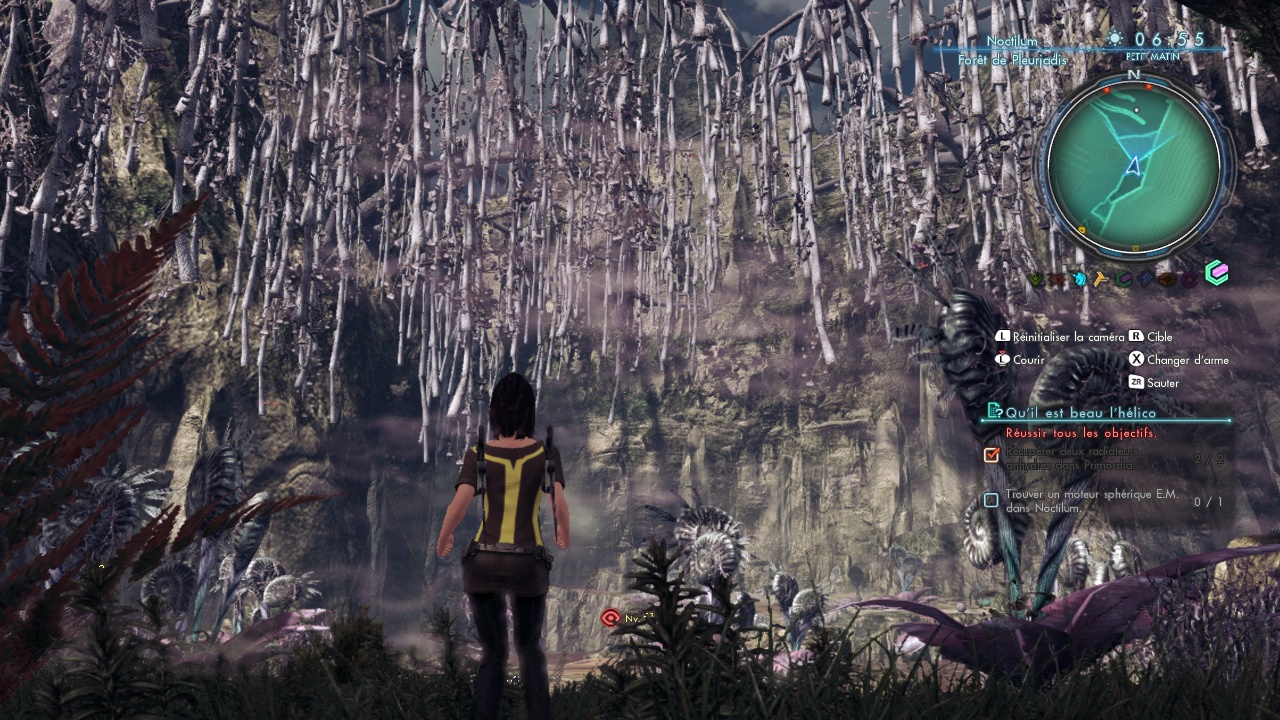Open the quest title Qu'il est beau l'hélico
Viewport: 1280px width, 720px height.
[x=1080, y=412]
